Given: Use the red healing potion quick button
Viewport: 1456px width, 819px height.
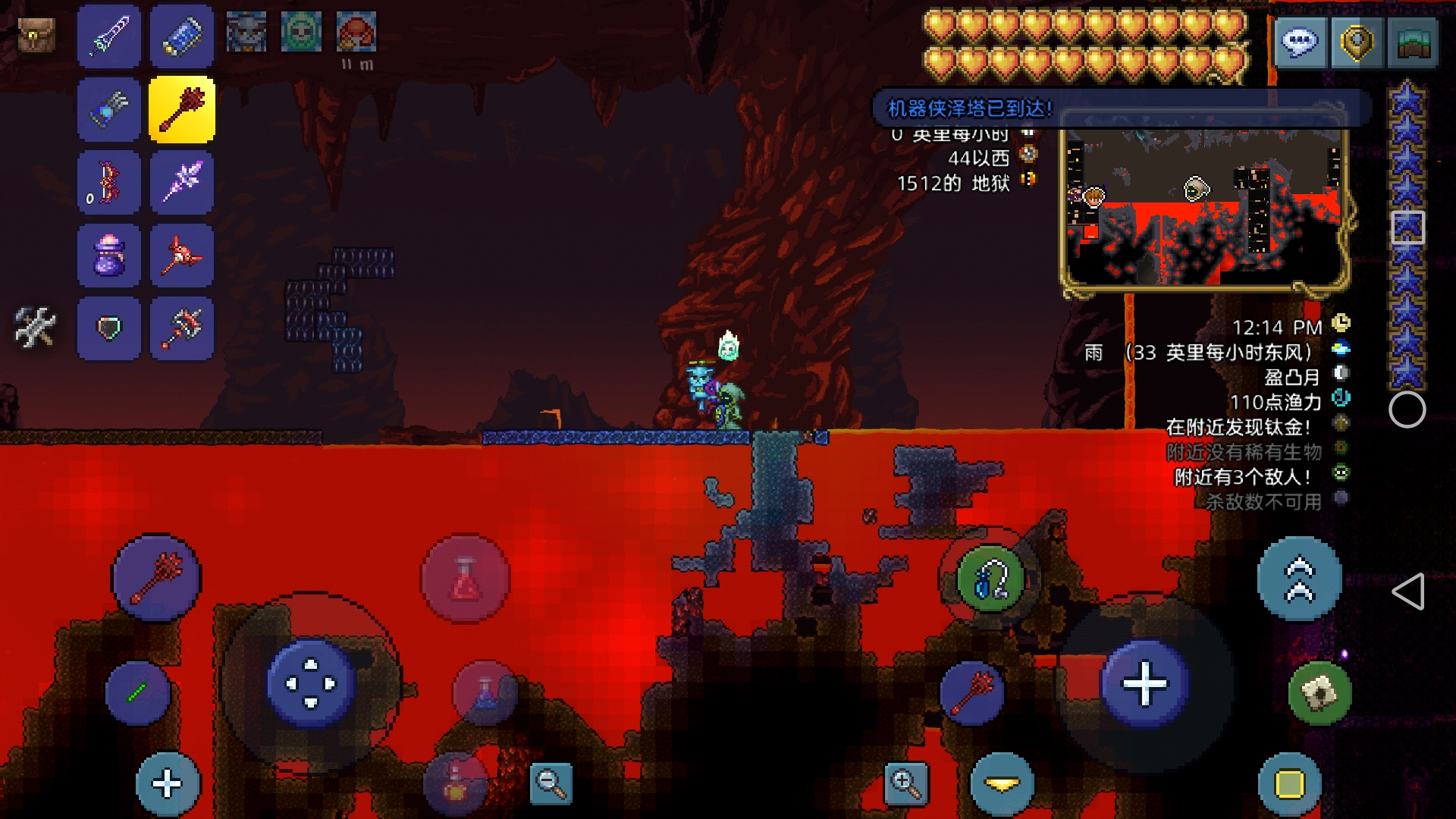Looking at the screenshot, I should pyautogui.click(x=465, y=579).
